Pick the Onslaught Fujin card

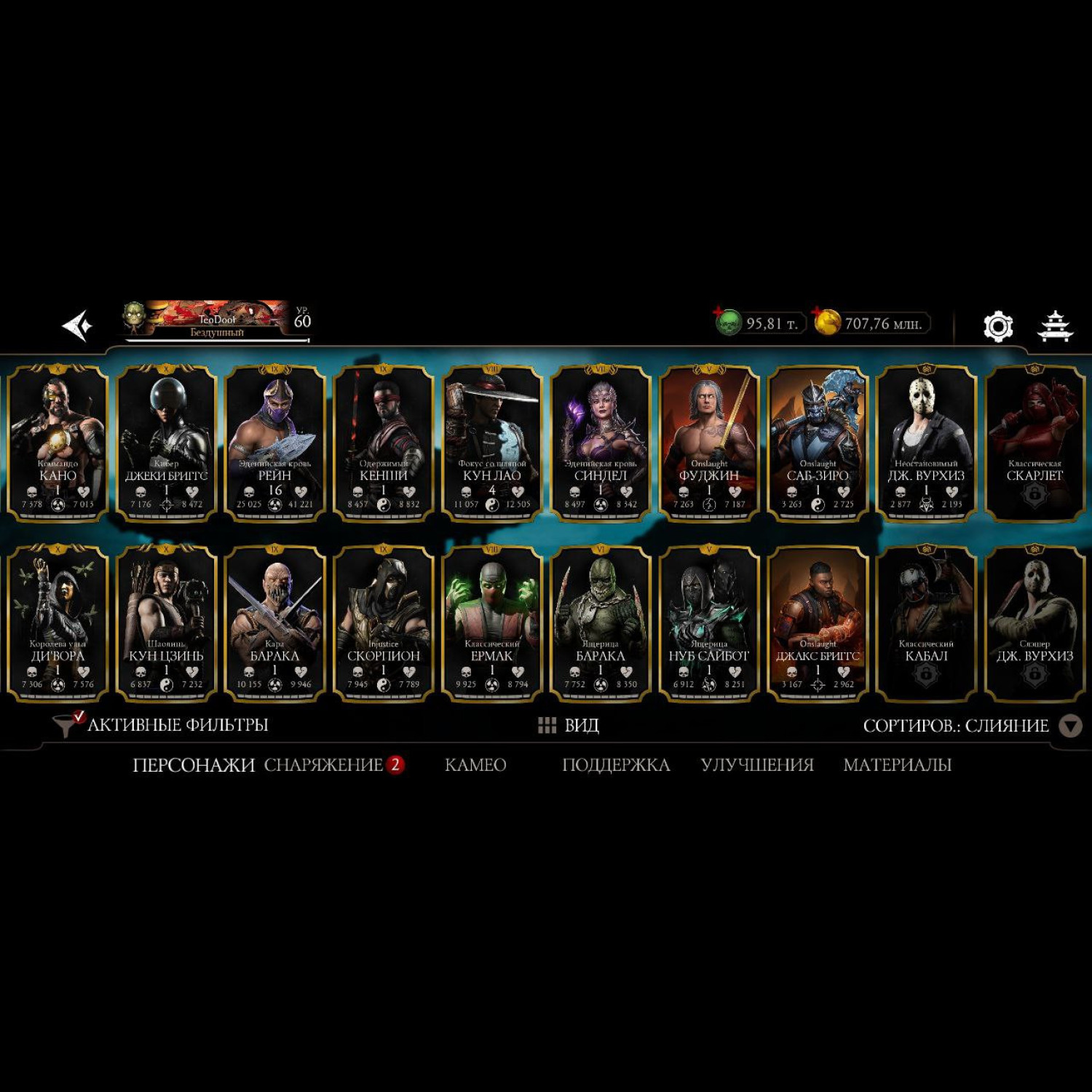709,443
